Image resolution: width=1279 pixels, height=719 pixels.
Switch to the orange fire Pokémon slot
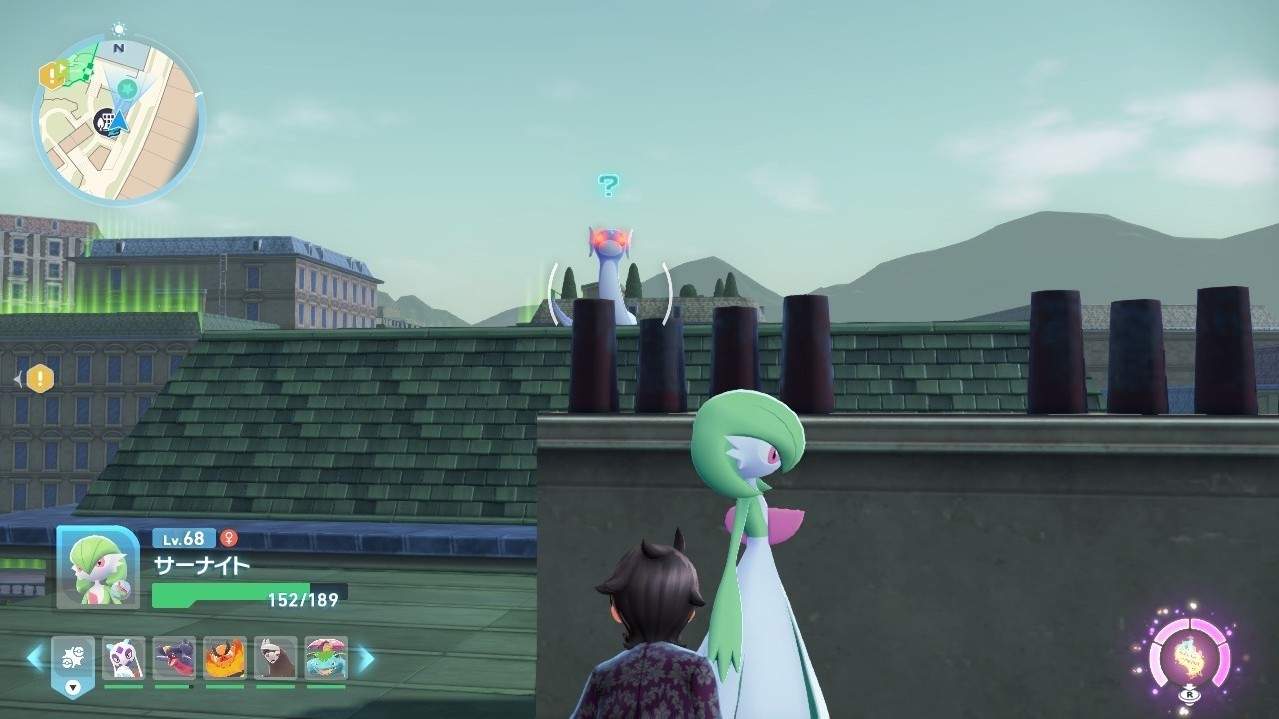coord(224,658)
